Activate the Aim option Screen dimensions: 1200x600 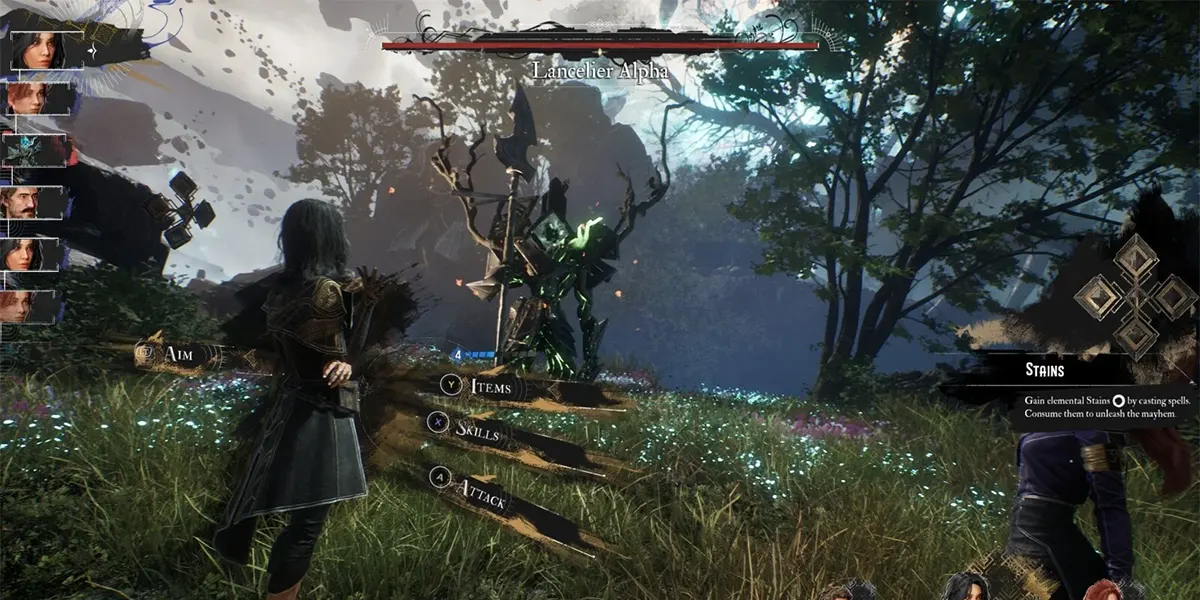176,355
